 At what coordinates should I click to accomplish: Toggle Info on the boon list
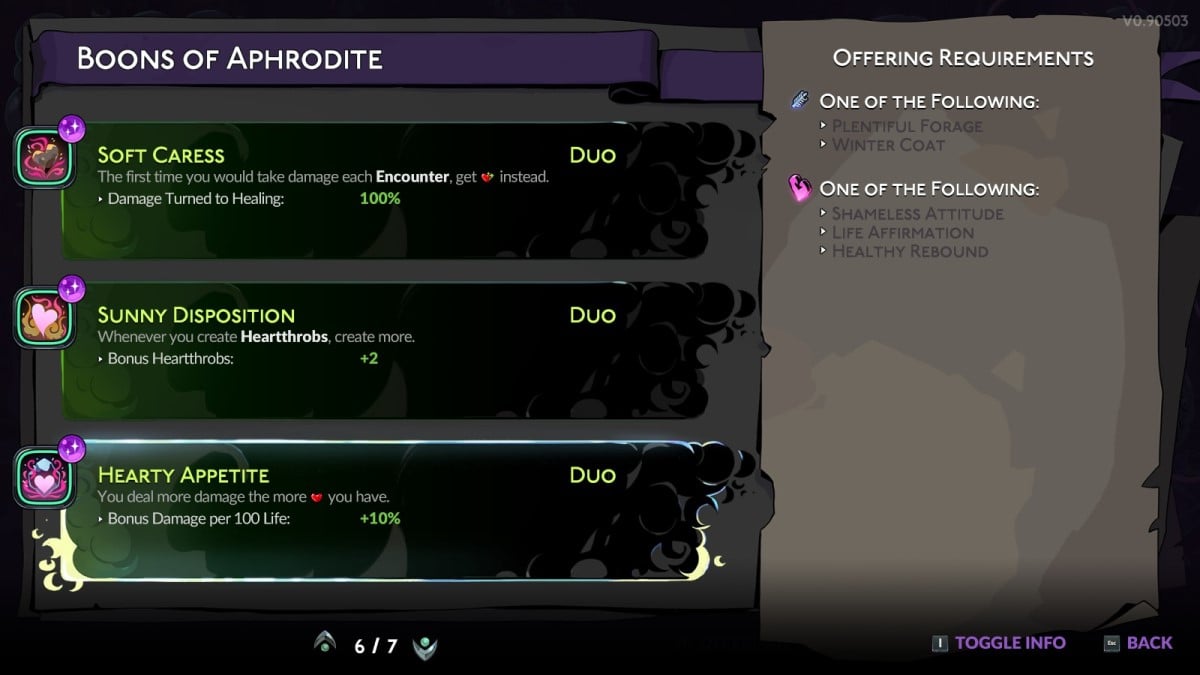[998, 643]
